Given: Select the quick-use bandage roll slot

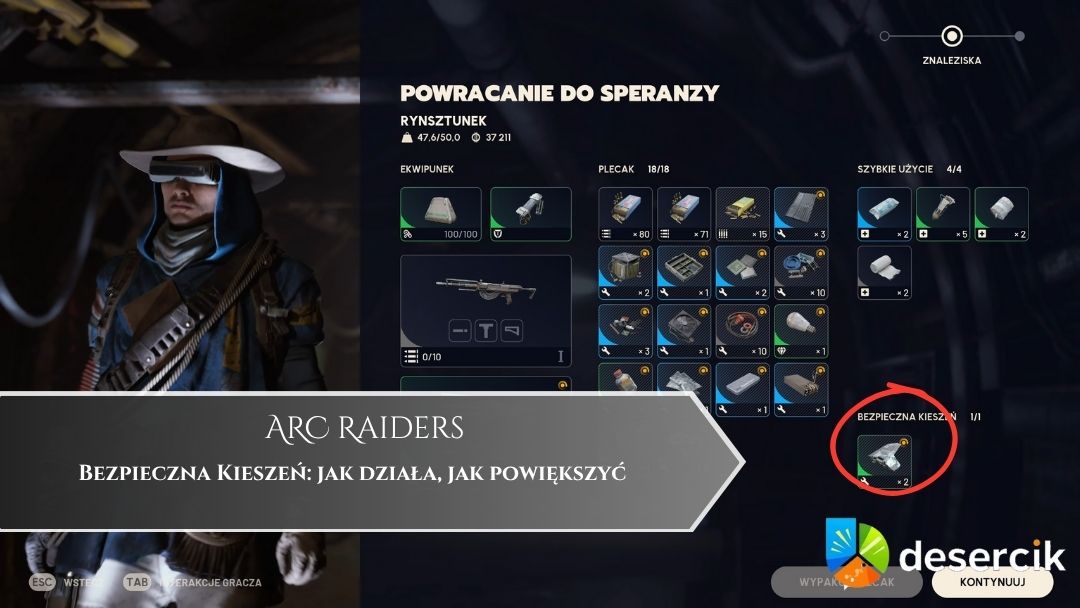Looking at the screenshot, I should click(884, 272).
